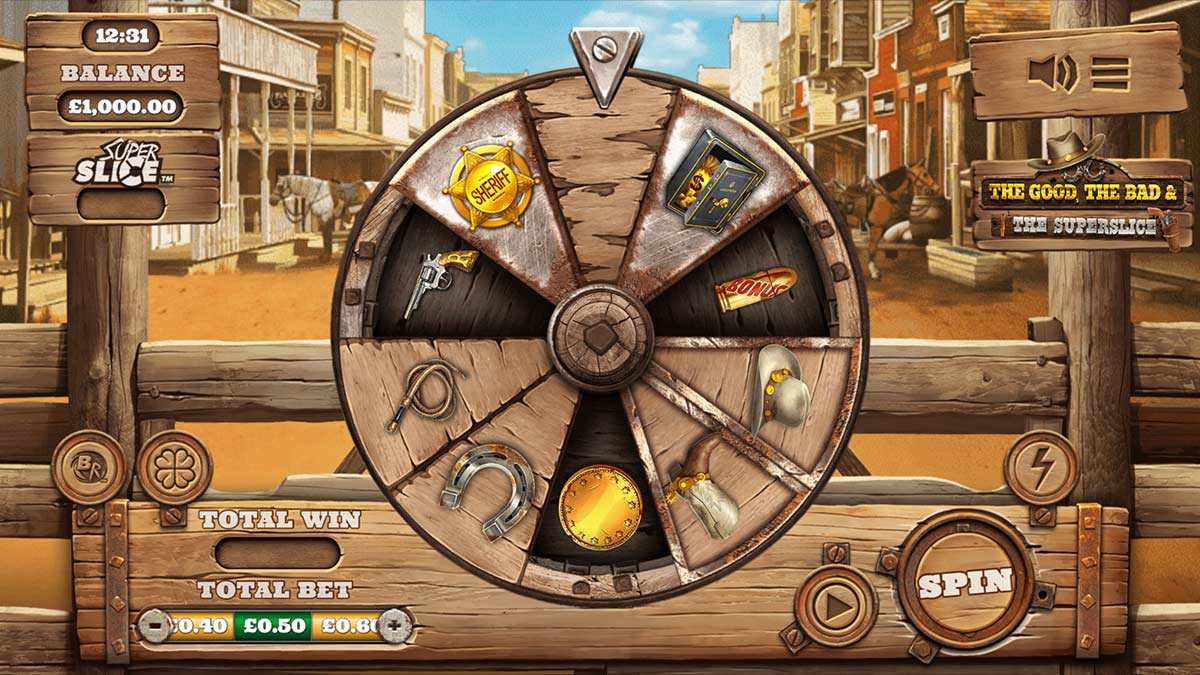Select the £0.50 bet value
Viewport: 1200px width, 675px height.
[273, 626]
